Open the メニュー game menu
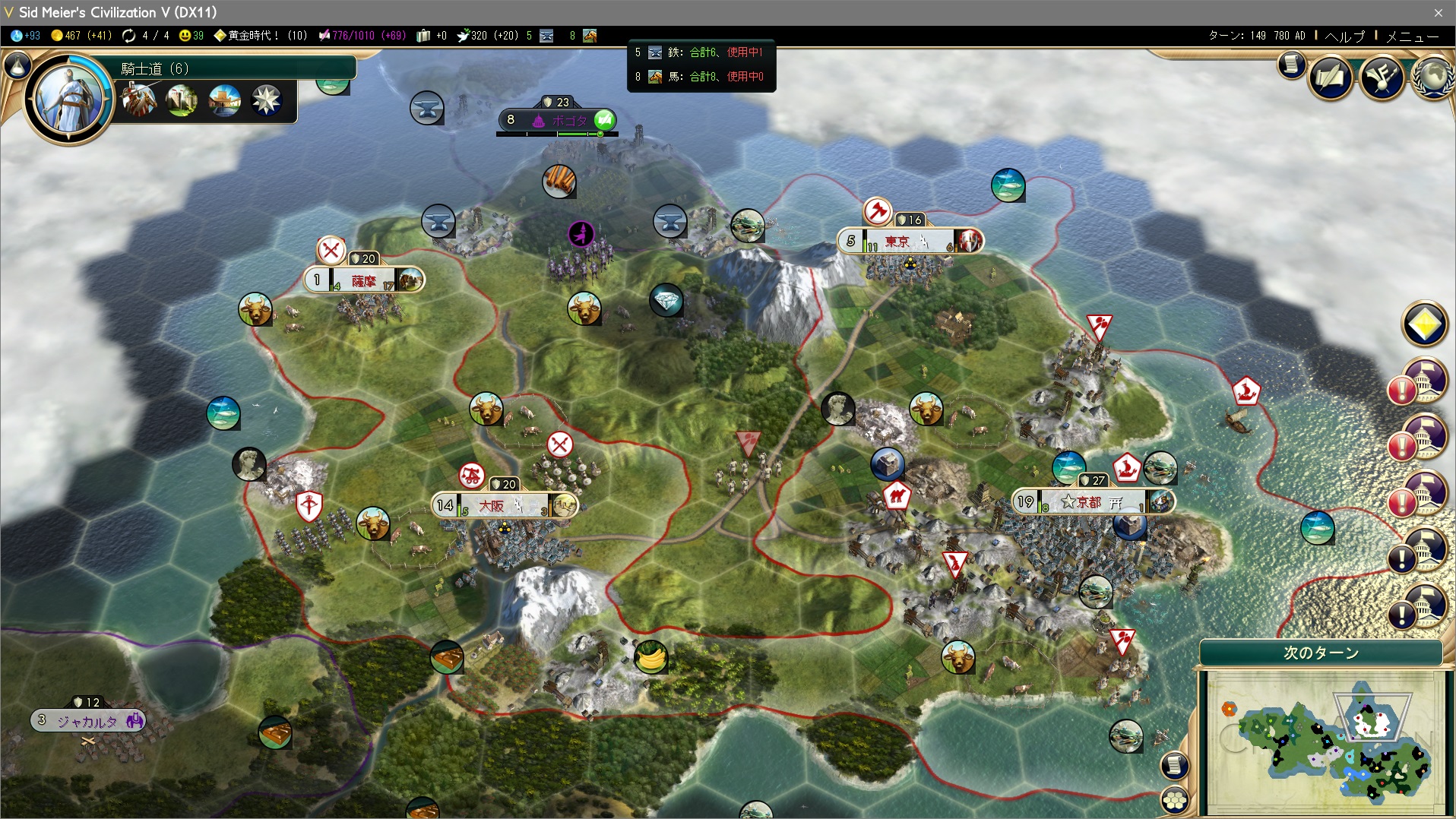This screenshot has width=1456, height=819. point(1412,36)
